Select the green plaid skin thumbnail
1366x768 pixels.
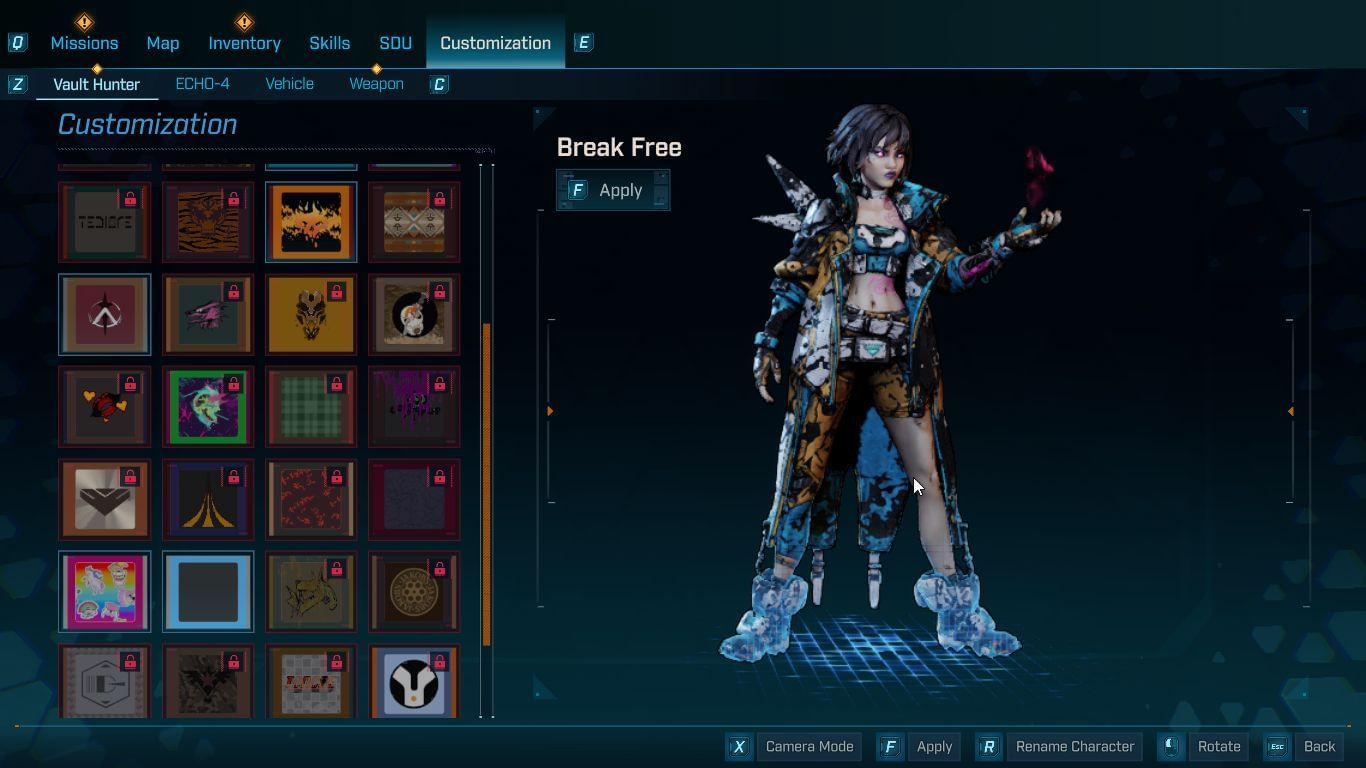[x=311, y=407]
